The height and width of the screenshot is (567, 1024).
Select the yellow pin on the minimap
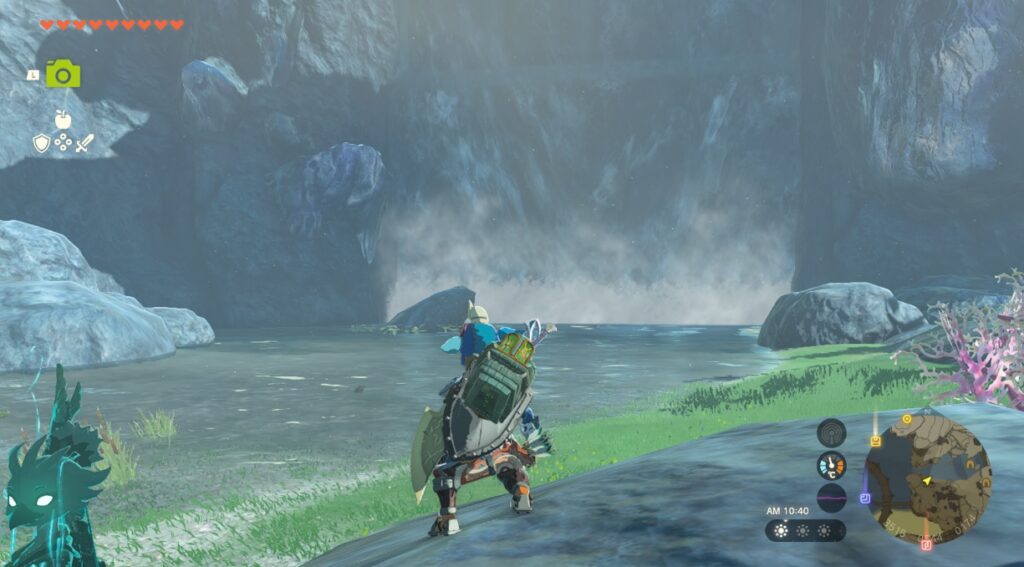pyautogui.click(x=875, y=440)
